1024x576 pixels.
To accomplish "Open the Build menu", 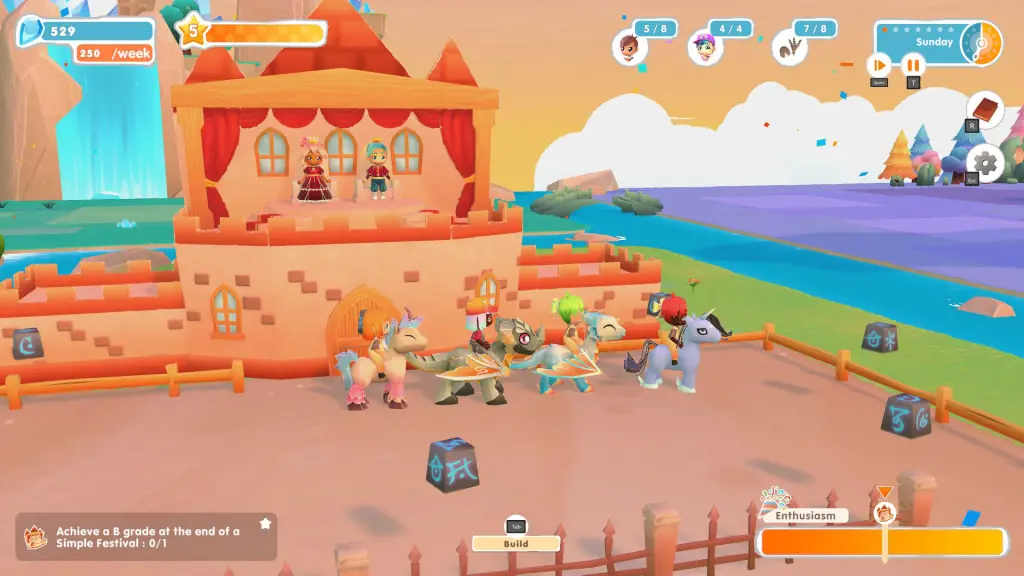I will point(515,543).
